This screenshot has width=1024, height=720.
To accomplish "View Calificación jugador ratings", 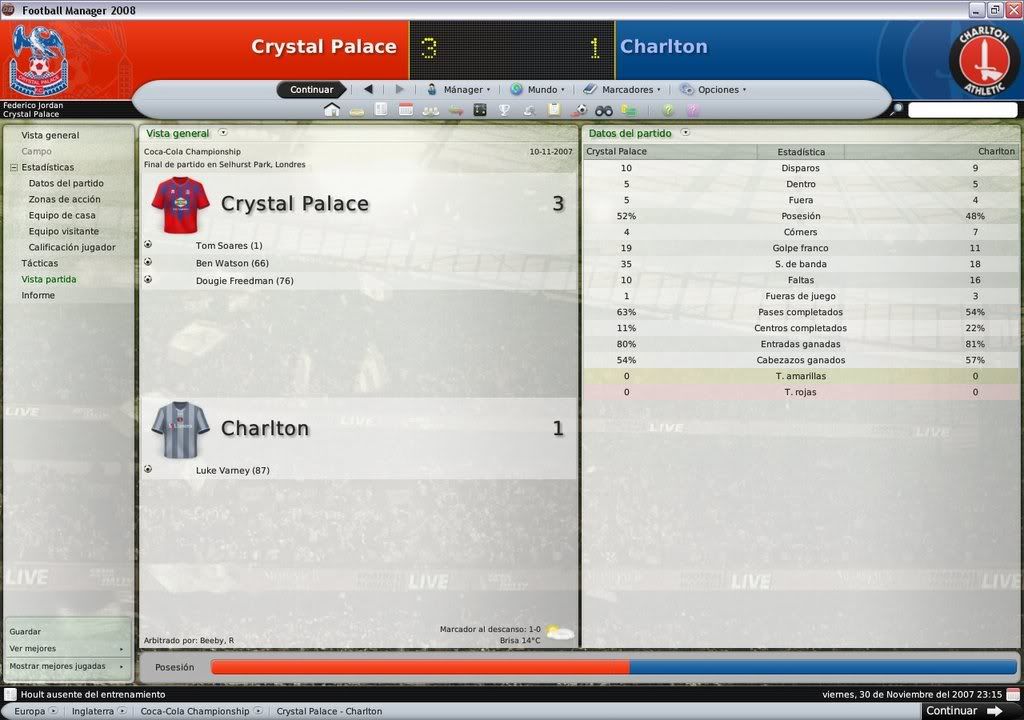I will pyautogui.click(x=72, y=247).
